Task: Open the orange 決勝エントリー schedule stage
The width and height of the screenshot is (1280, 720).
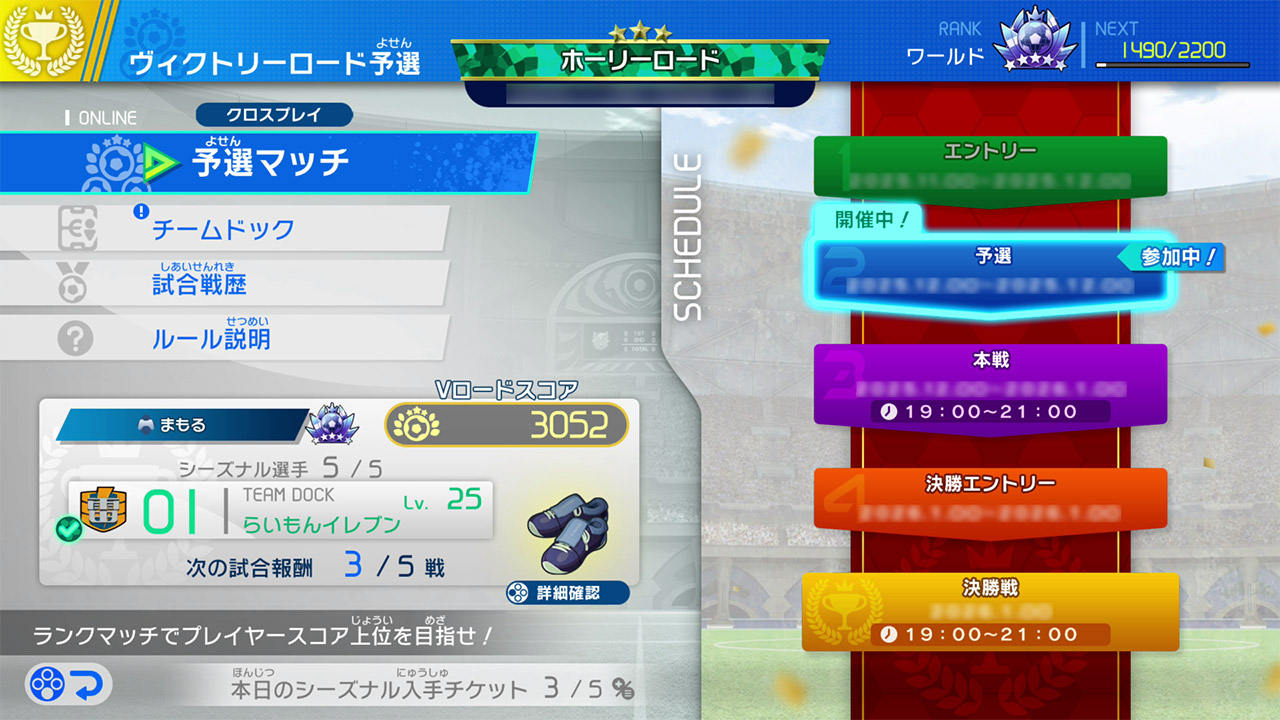Action: [990, 498]
